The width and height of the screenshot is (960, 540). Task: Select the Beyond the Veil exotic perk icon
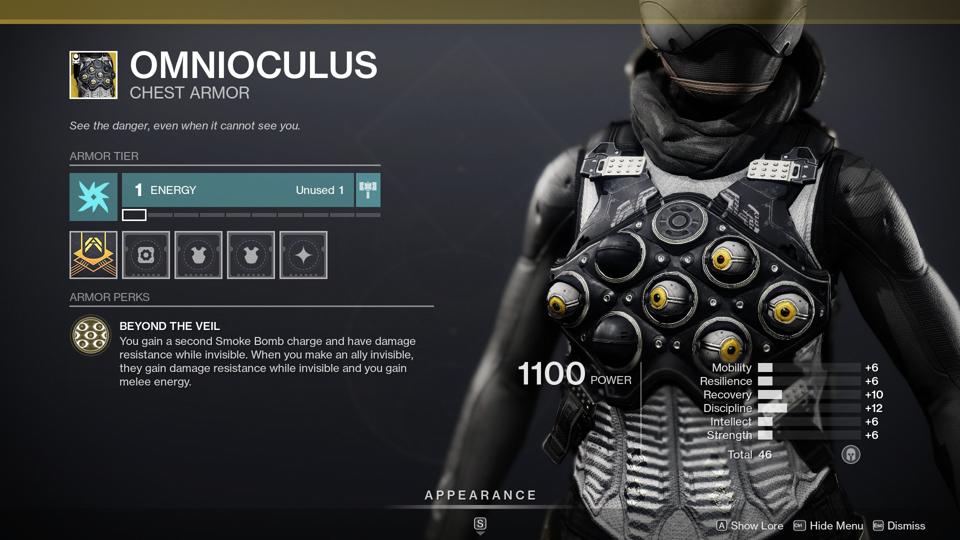point(91,336)
